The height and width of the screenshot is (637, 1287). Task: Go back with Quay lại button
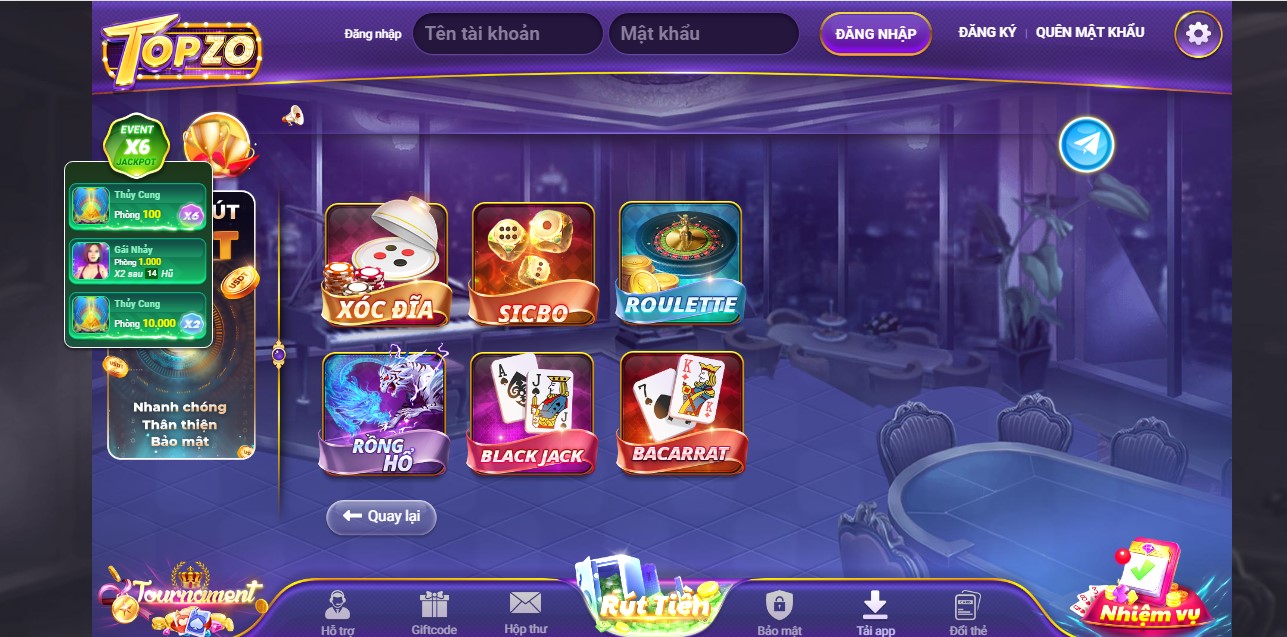coord(381,517)
